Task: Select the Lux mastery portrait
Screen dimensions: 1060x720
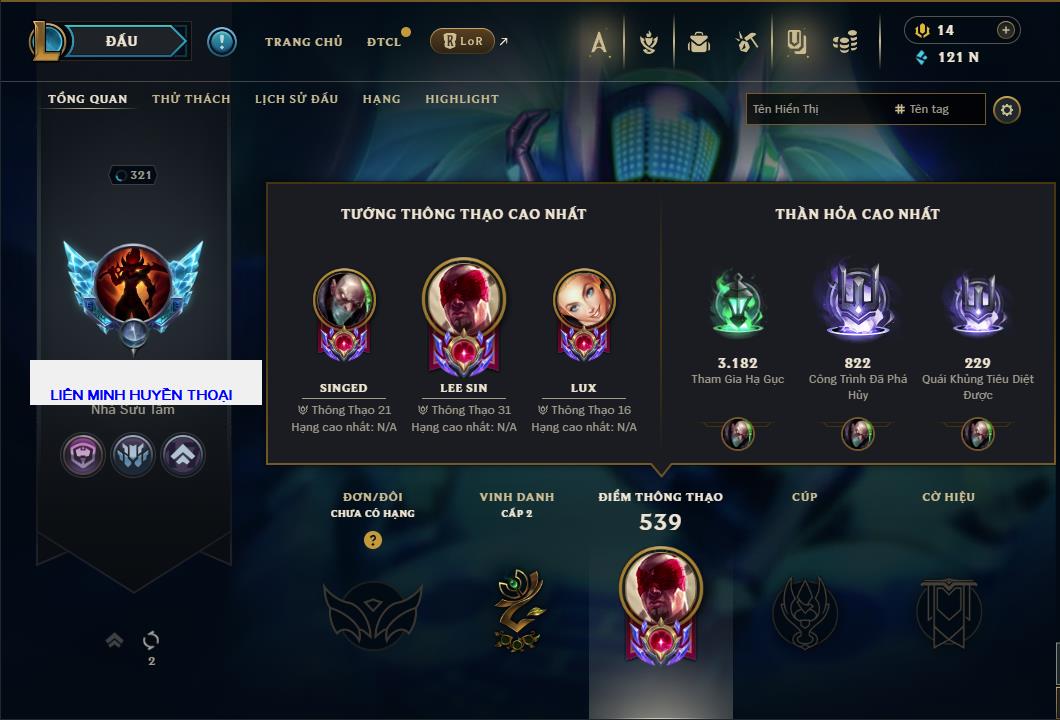Action: point(583,300)
